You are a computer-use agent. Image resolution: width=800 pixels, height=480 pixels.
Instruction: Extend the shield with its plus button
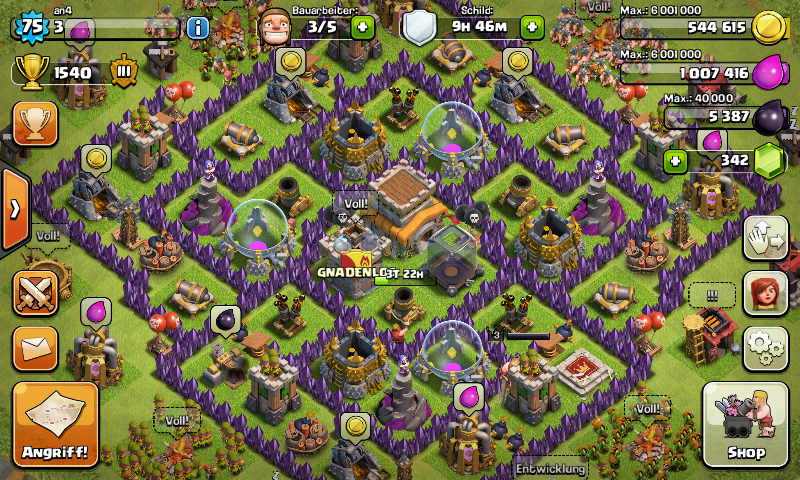[532, 27]
